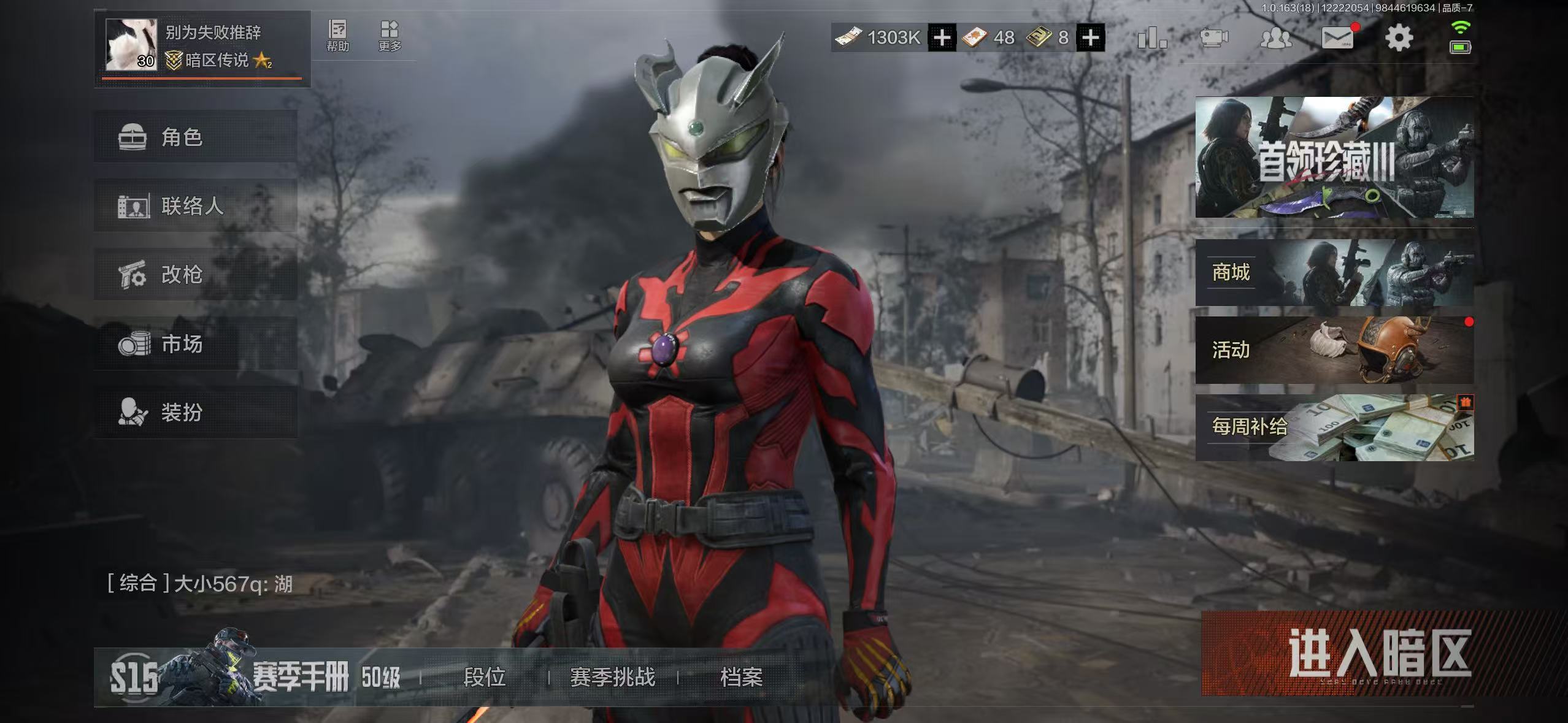View the bar chart leaderboard icon

coord(1151,38)
